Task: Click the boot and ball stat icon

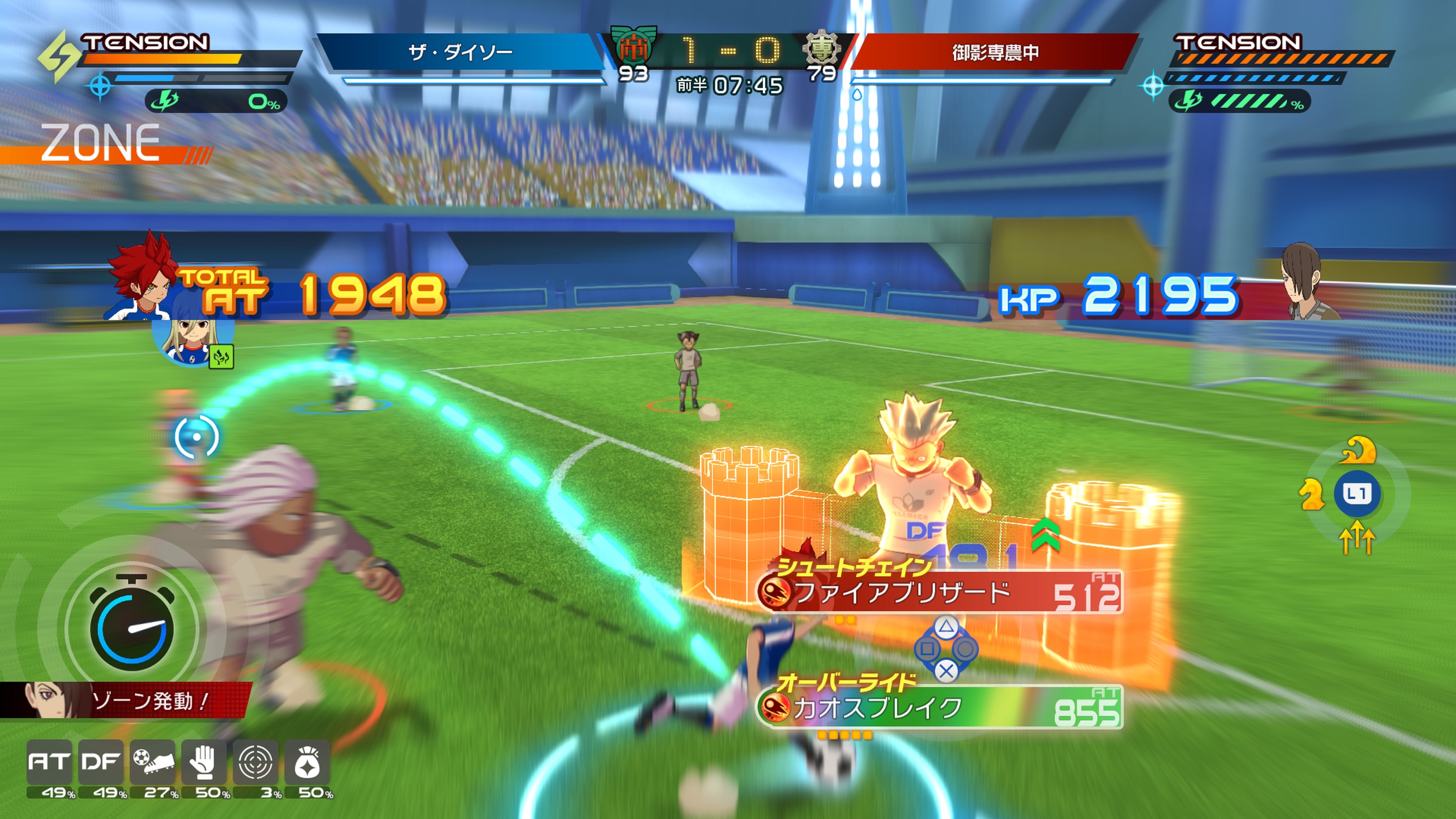Action: coord(152,761)
